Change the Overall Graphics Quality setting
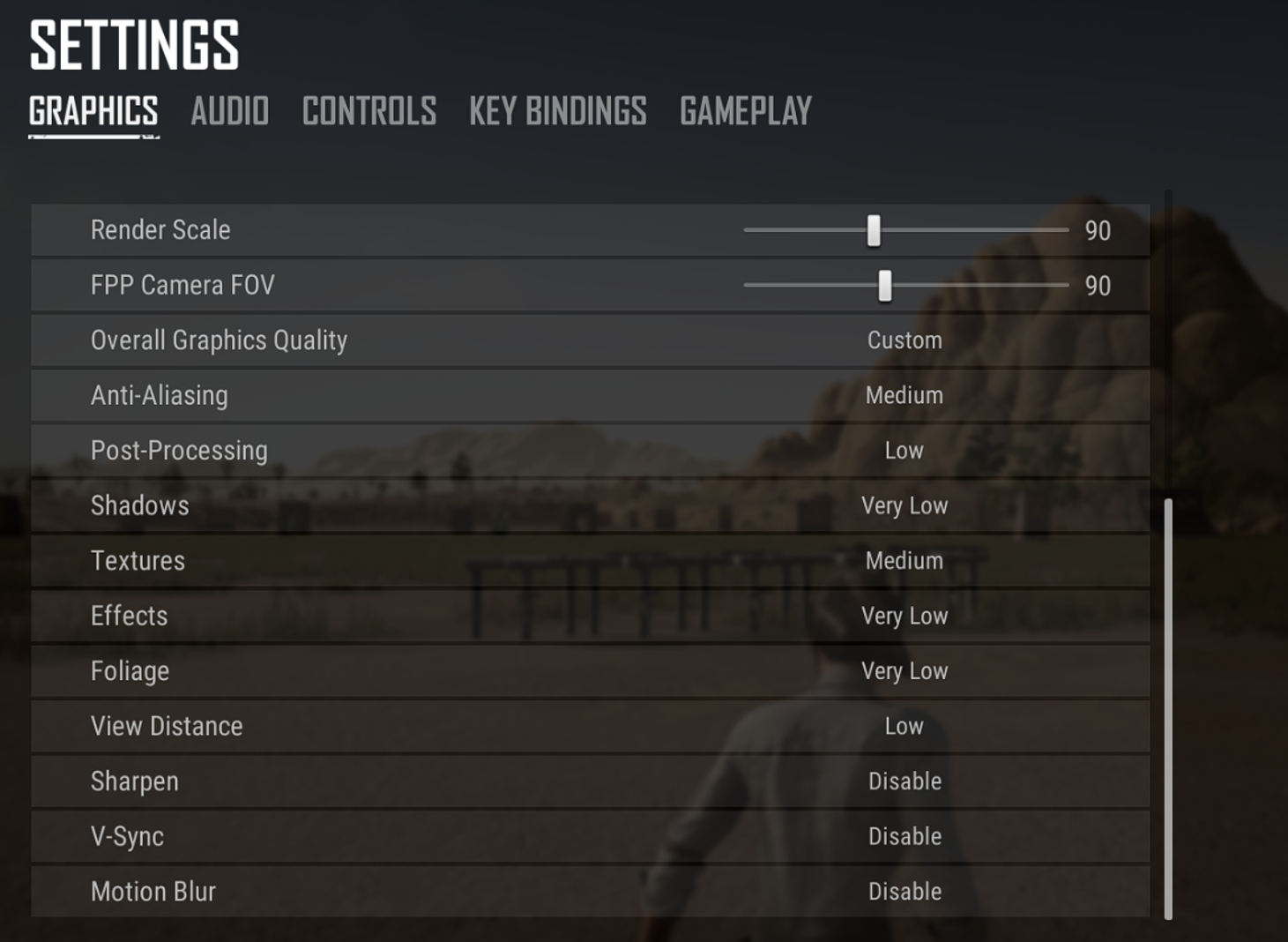This screenshot has width=1288, height=942. pyautogui.click(x=905, y=340)
